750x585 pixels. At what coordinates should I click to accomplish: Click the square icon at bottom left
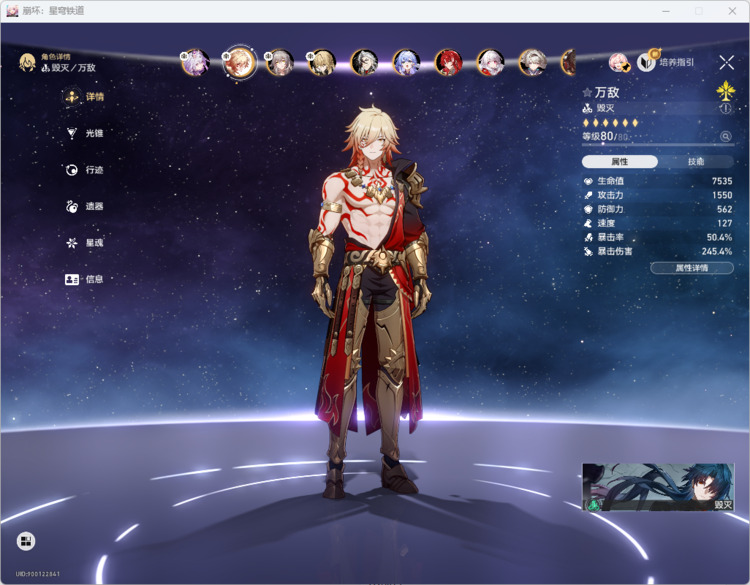(x=27, y=541)
